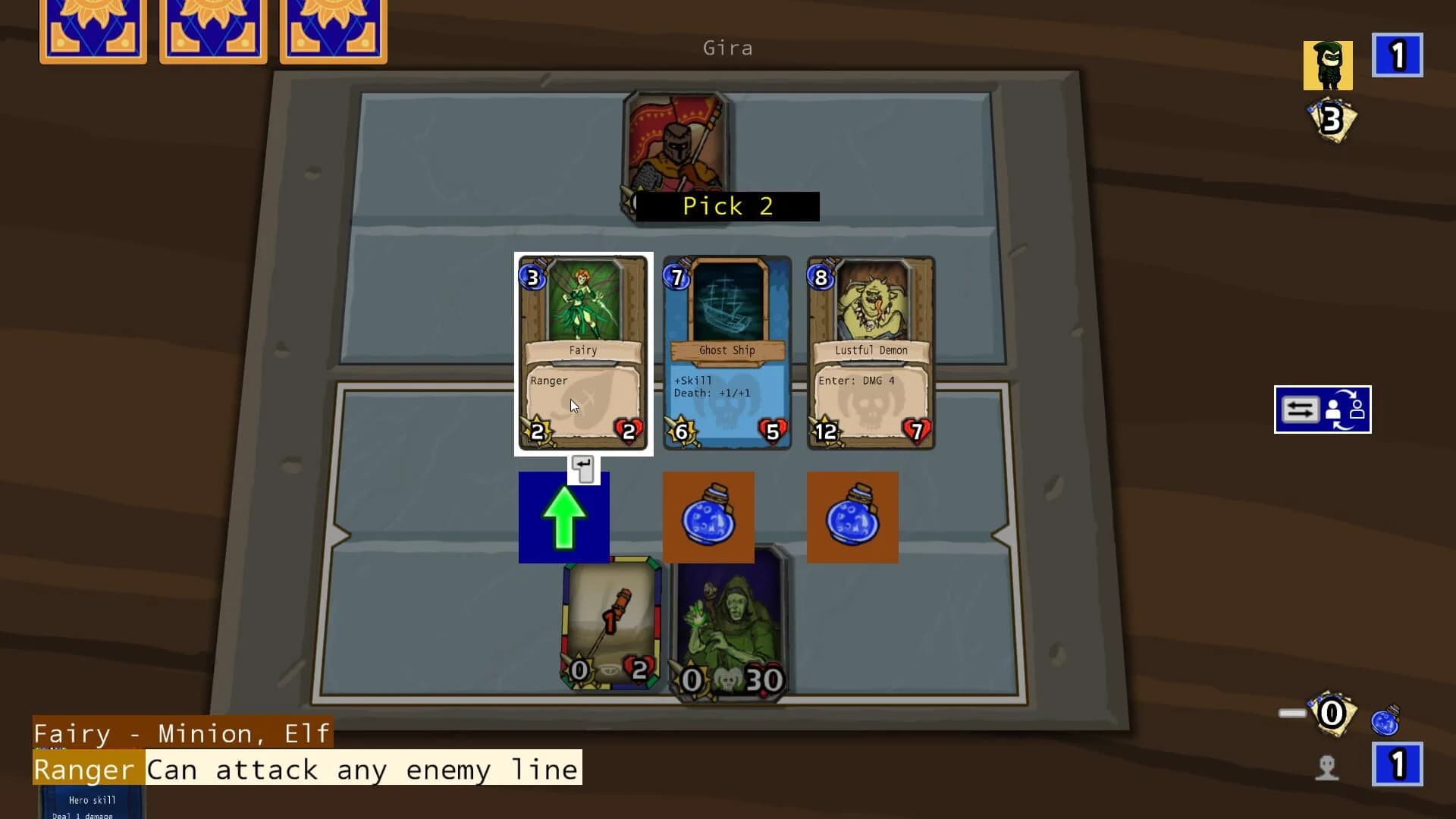This screenshot has width=1456, height=819.
Task: Click the opponent's blue mana counter
Action: [x=1398, y=55]
